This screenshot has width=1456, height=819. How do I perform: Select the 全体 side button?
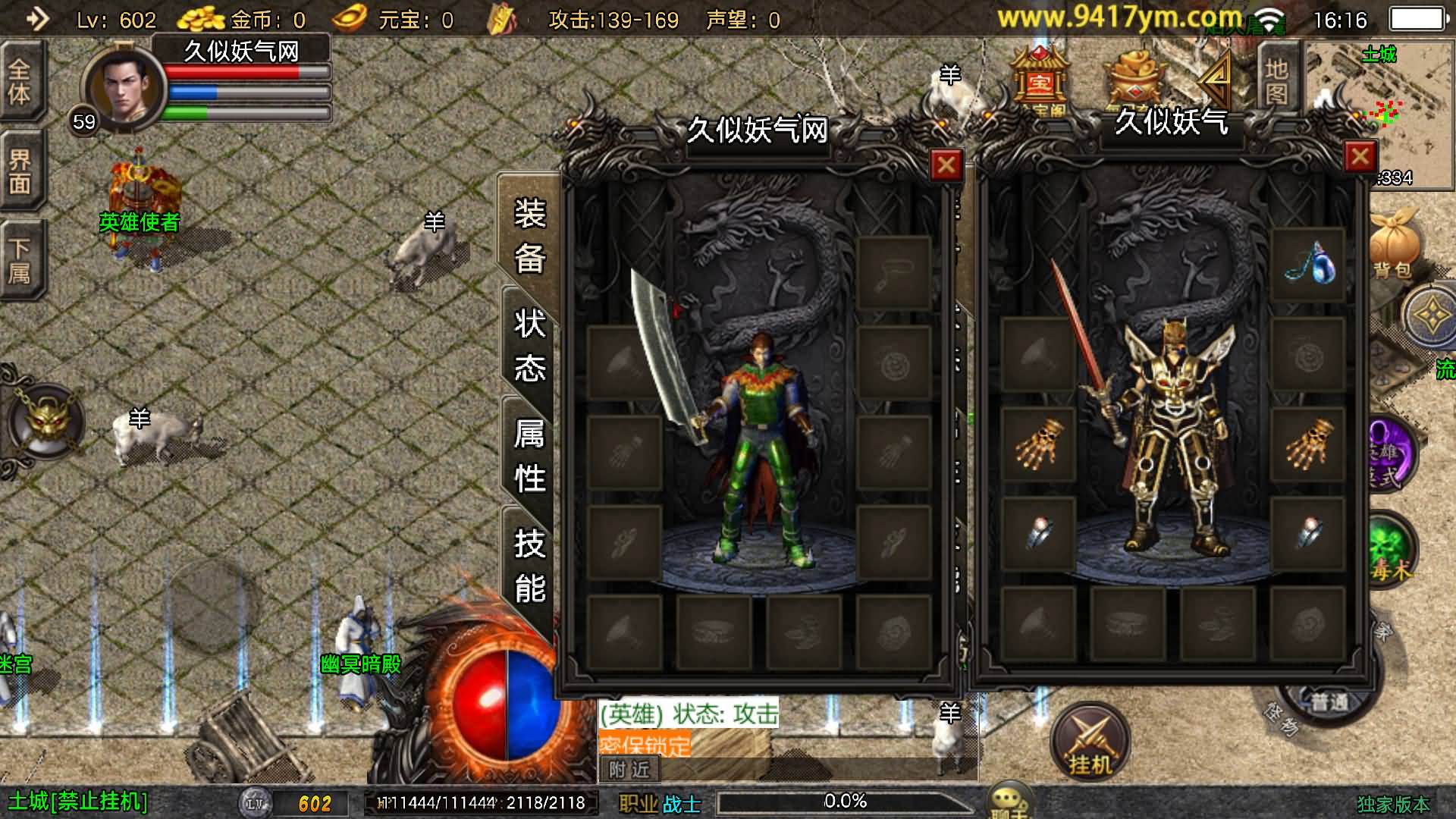click(x=20, y=81)
